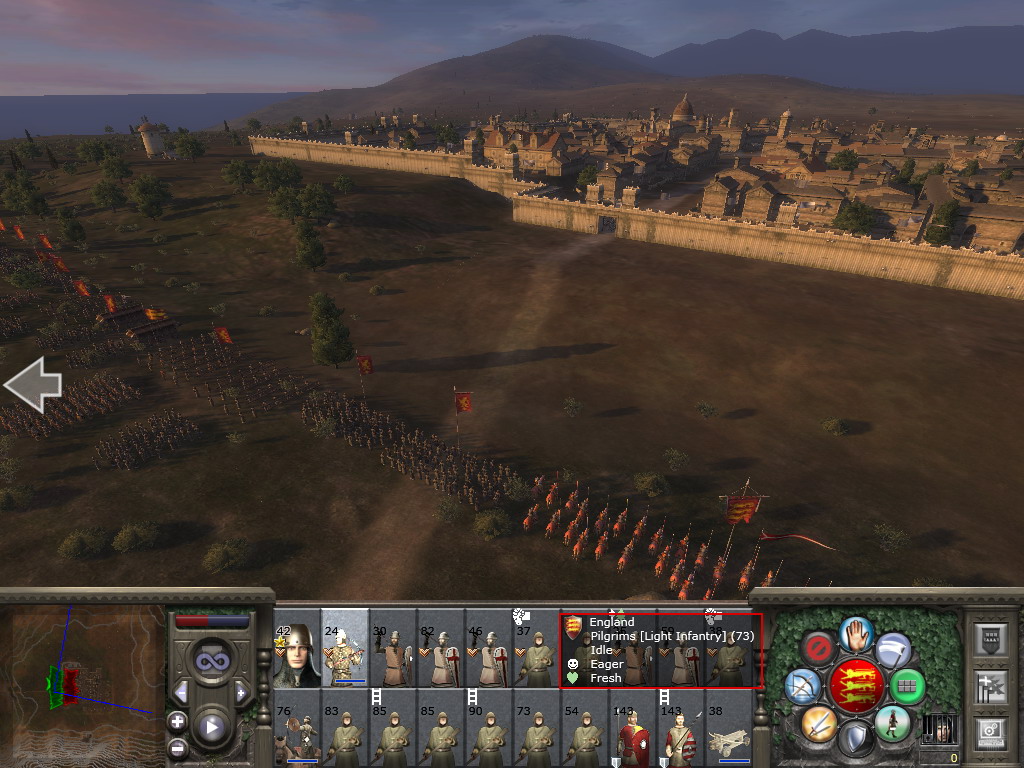Toggle fire at will bow icon
The width and height of the screenshot is (1024, 768).
coord(802,686)
